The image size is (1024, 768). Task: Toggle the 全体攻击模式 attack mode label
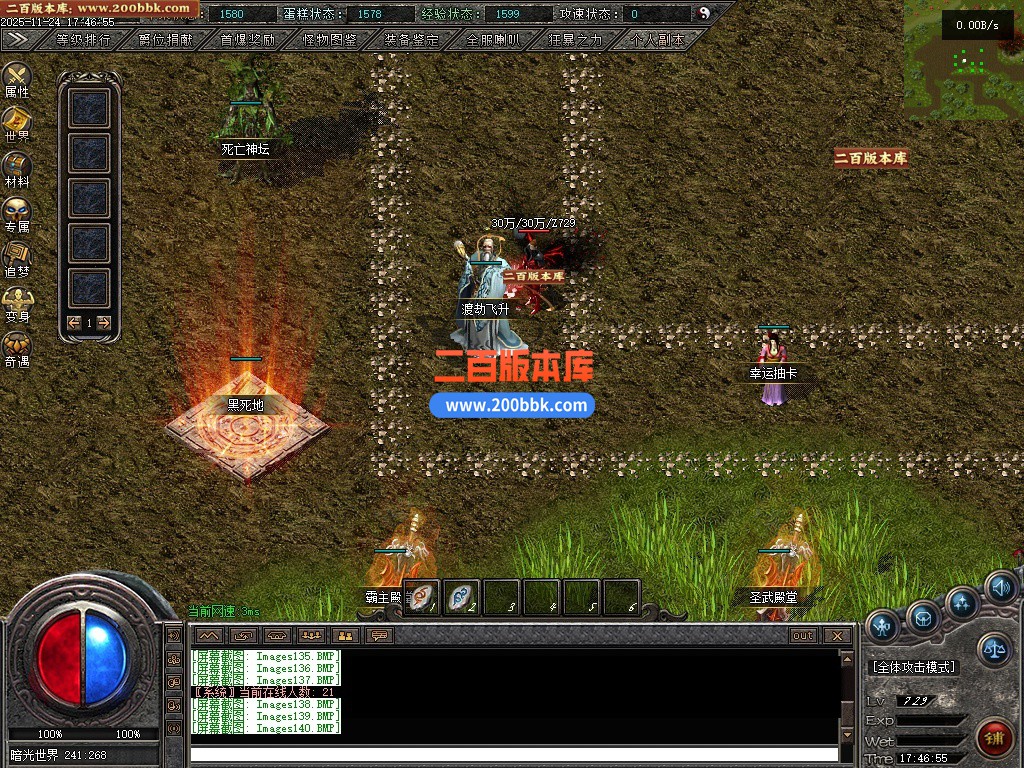pyautogui.click(x=913, y=667)
